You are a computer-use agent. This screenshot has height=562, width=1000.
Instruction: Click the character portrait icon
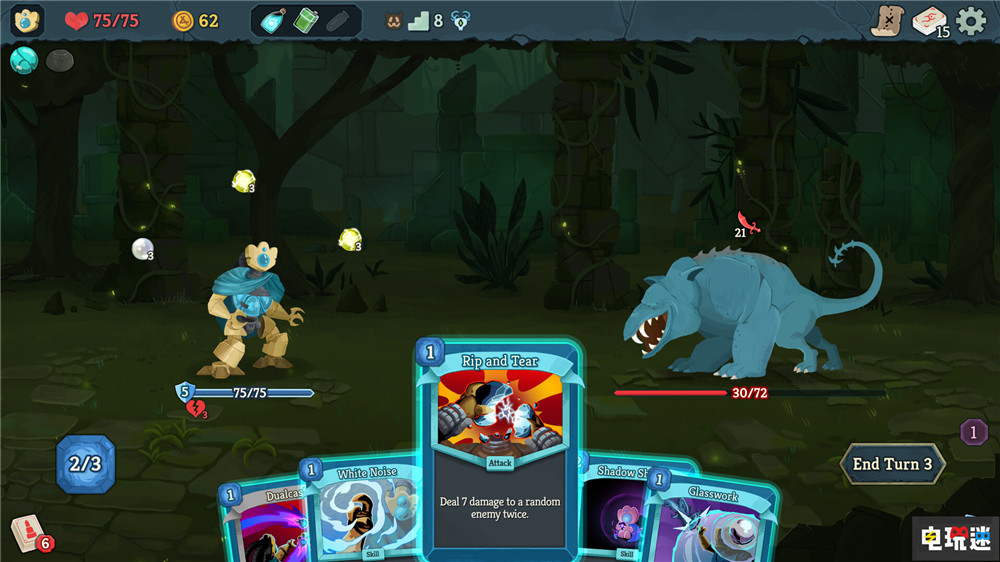click(x=27, y=21)
